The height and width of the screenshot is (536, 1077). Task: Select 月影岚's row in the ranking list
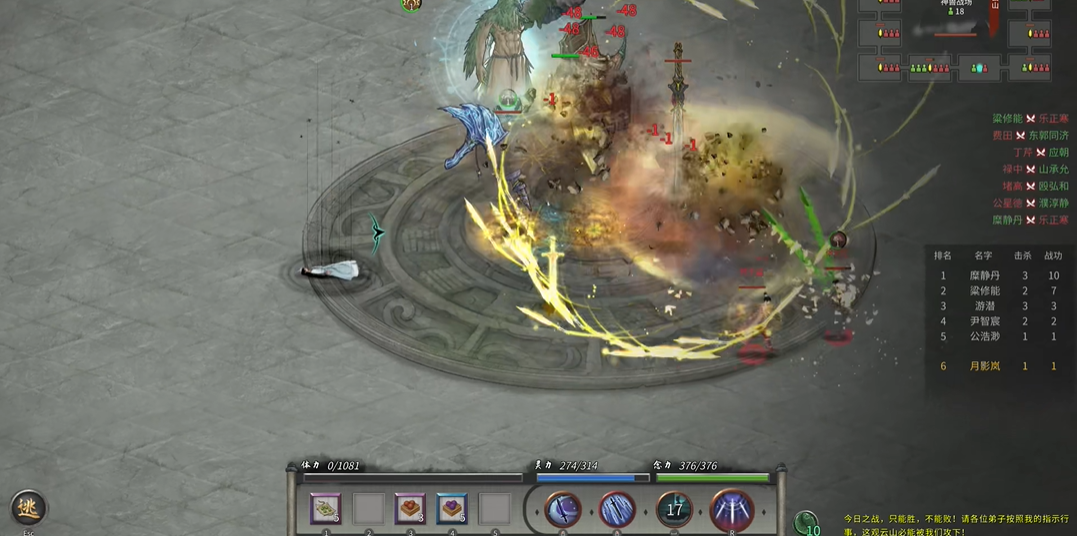click(x=1000, y=366)
